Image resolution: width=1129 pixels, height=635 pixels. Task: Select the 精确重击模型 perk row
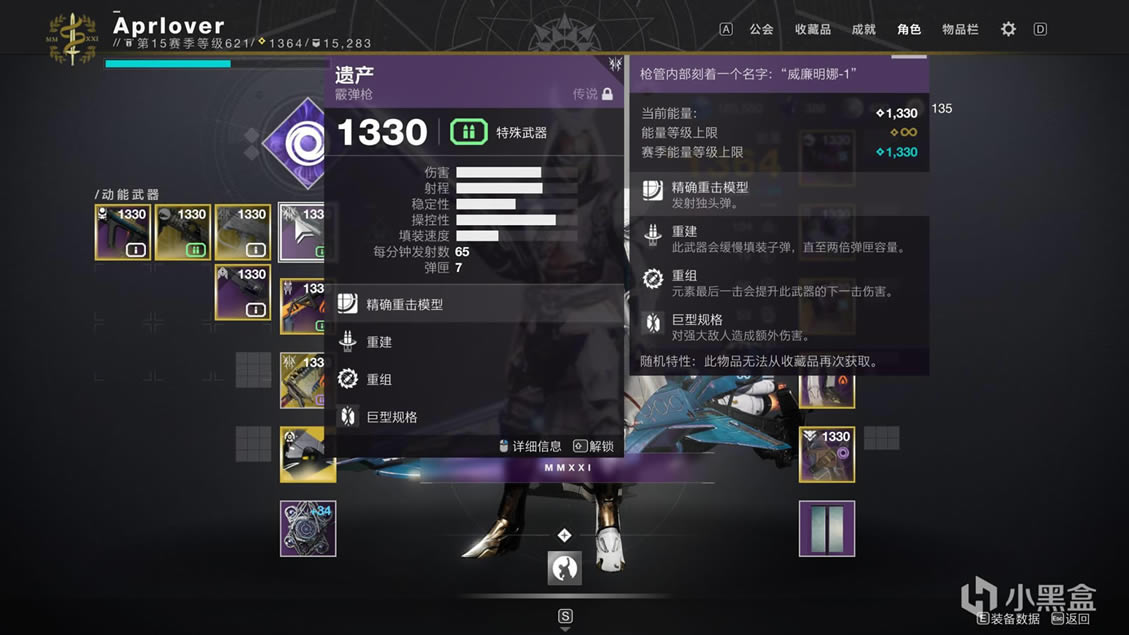(474, 304)
